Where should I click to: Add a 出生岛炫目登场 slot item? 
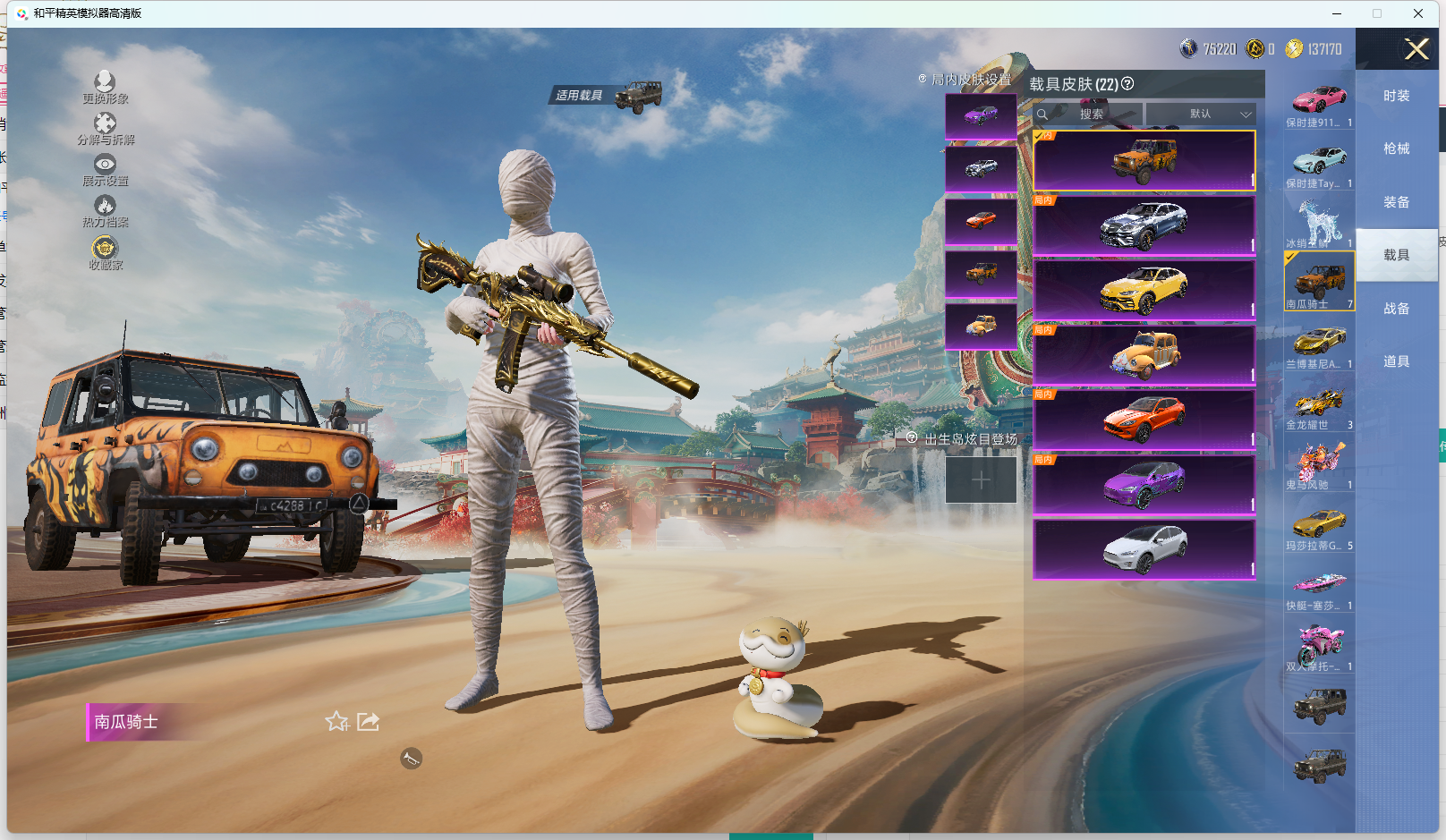point(981,480)
